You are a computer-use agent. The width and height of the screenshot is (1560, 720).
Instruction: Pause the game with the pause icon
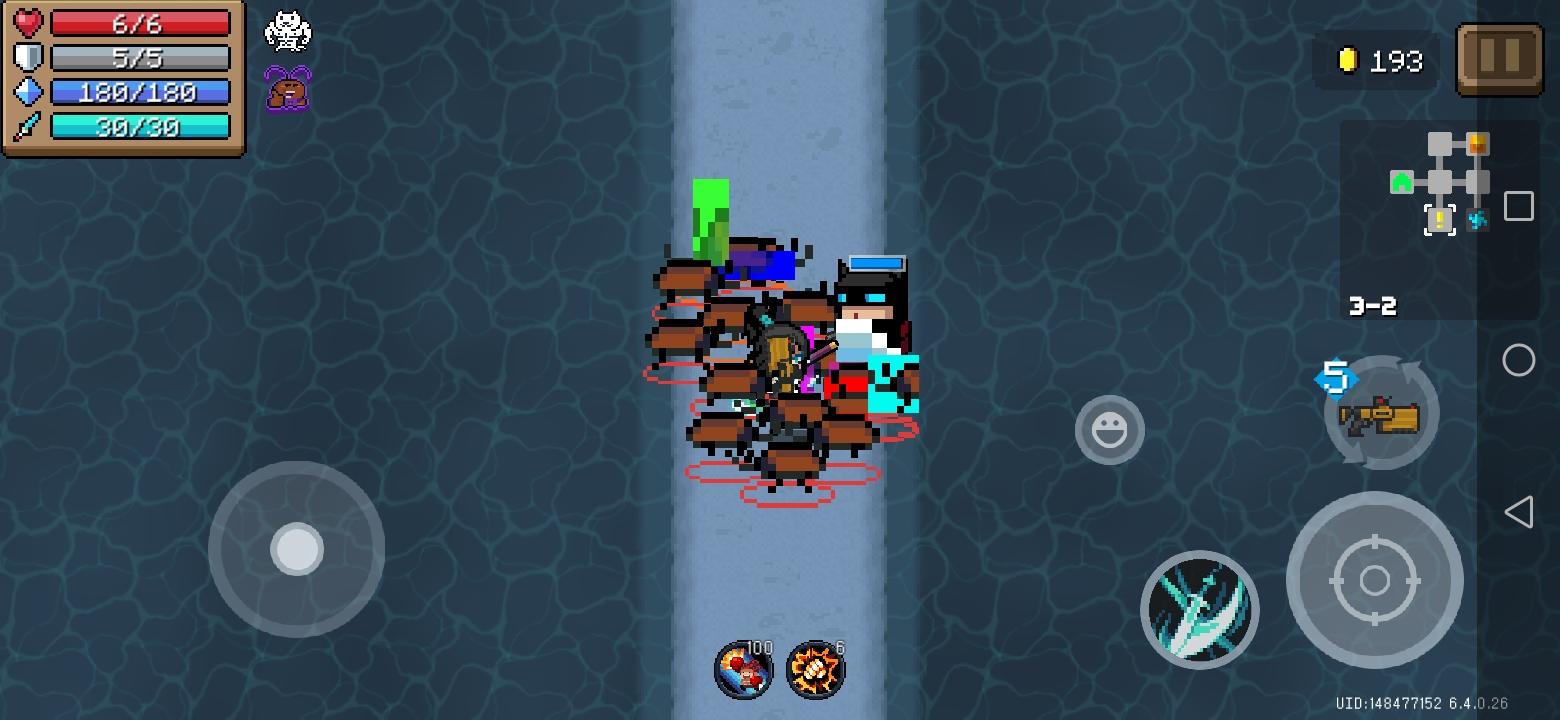click(x=1499, y=58)
